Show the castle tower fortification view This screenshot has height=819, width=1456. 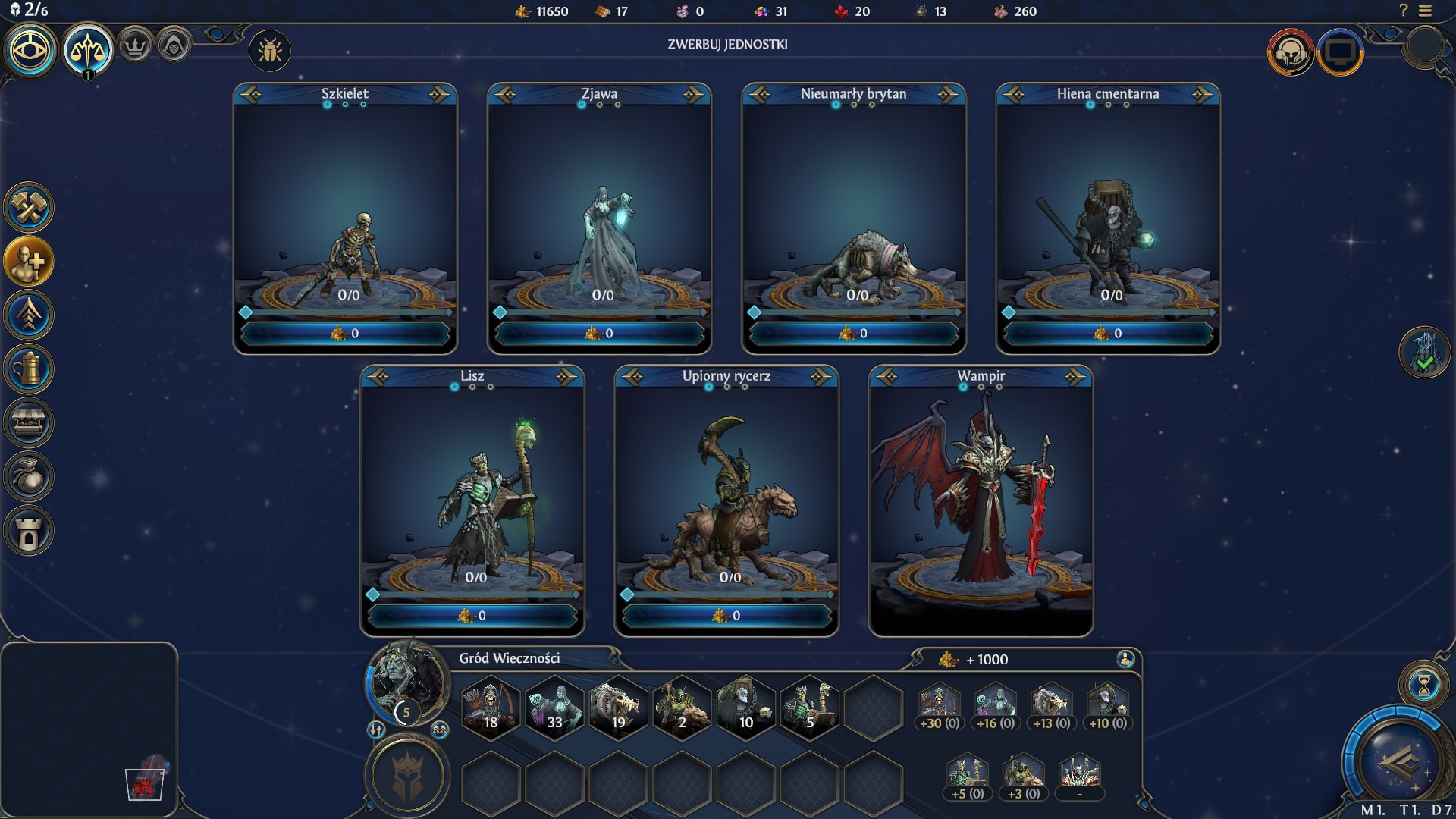(29, 531)
